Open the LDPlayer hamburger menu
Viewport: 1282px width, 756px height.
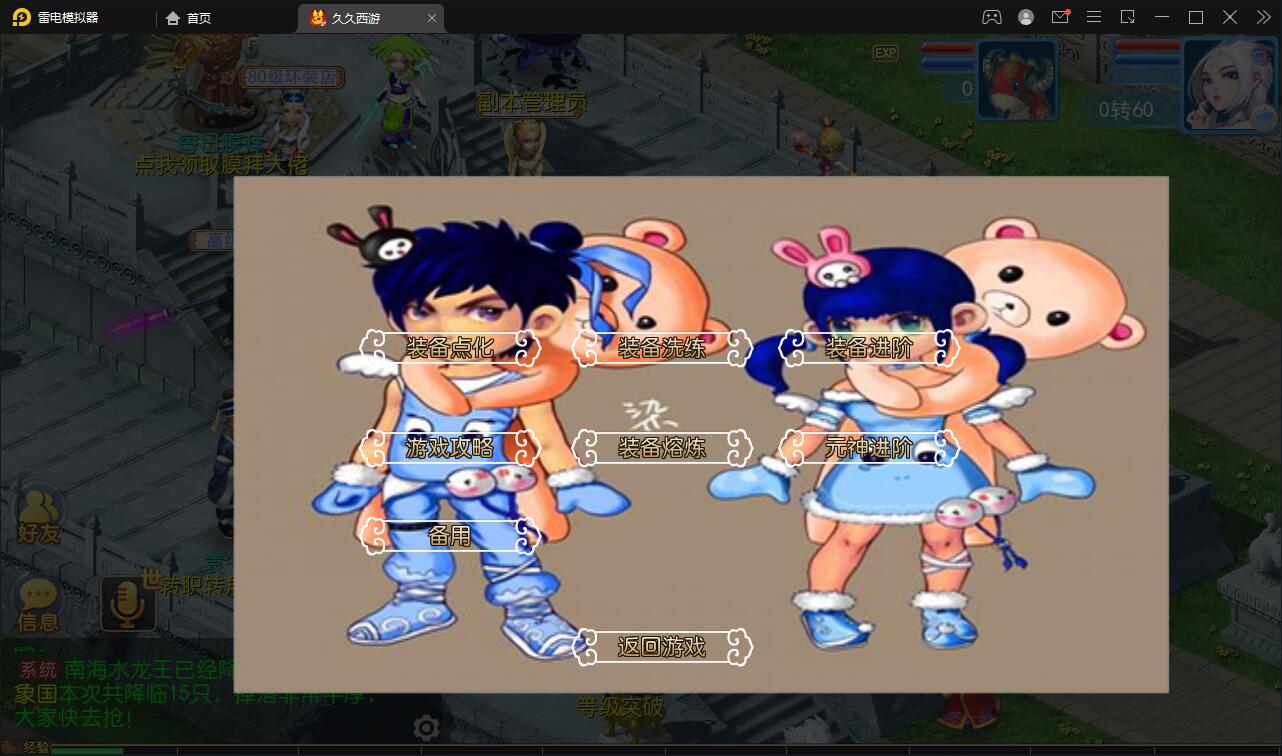point(1094,17)
